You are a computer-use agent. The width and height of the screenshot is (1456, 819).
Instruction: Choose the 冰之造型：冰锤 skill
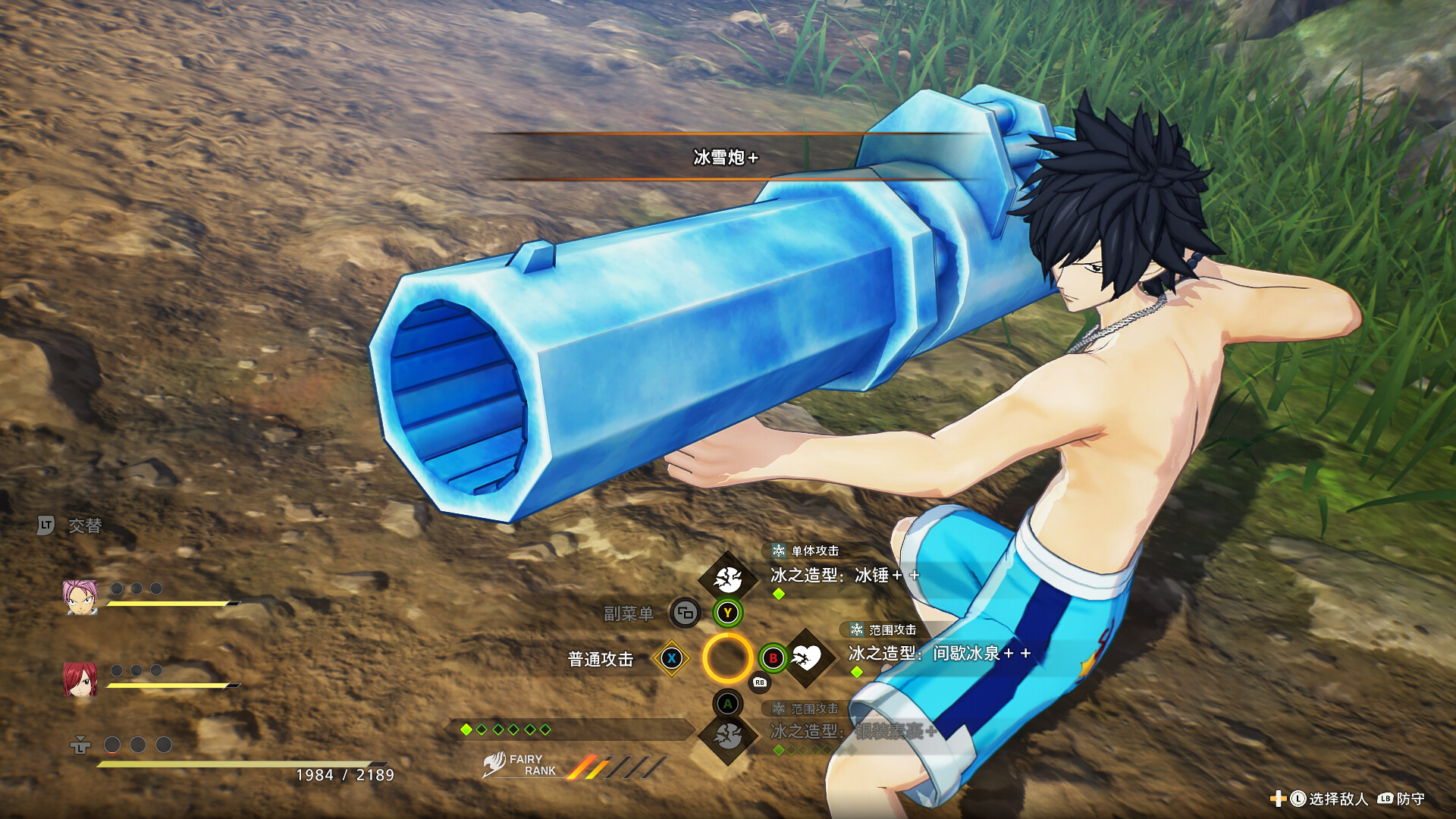[x=845, y=576]
